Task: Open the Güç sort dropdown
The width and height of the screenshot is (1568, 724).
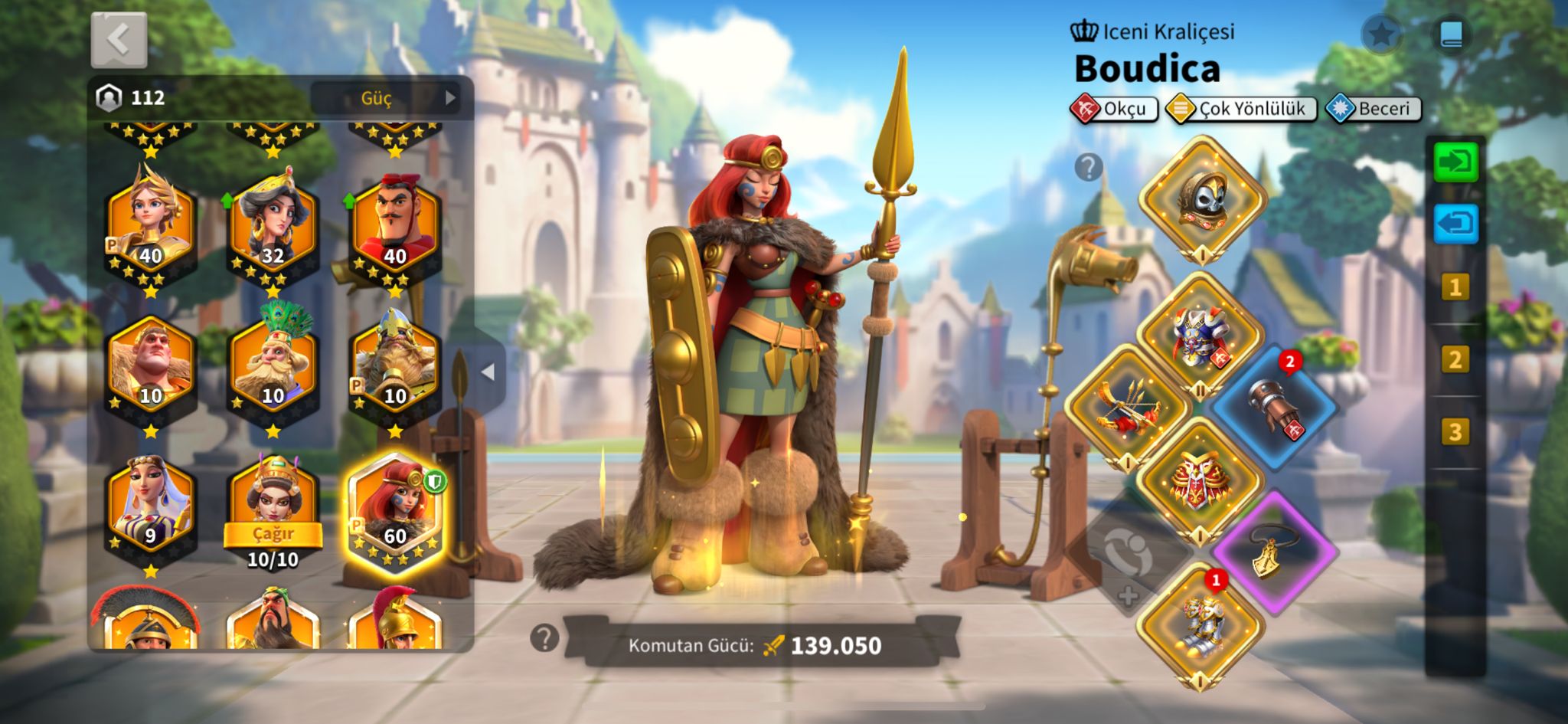Action: (385, 98)
